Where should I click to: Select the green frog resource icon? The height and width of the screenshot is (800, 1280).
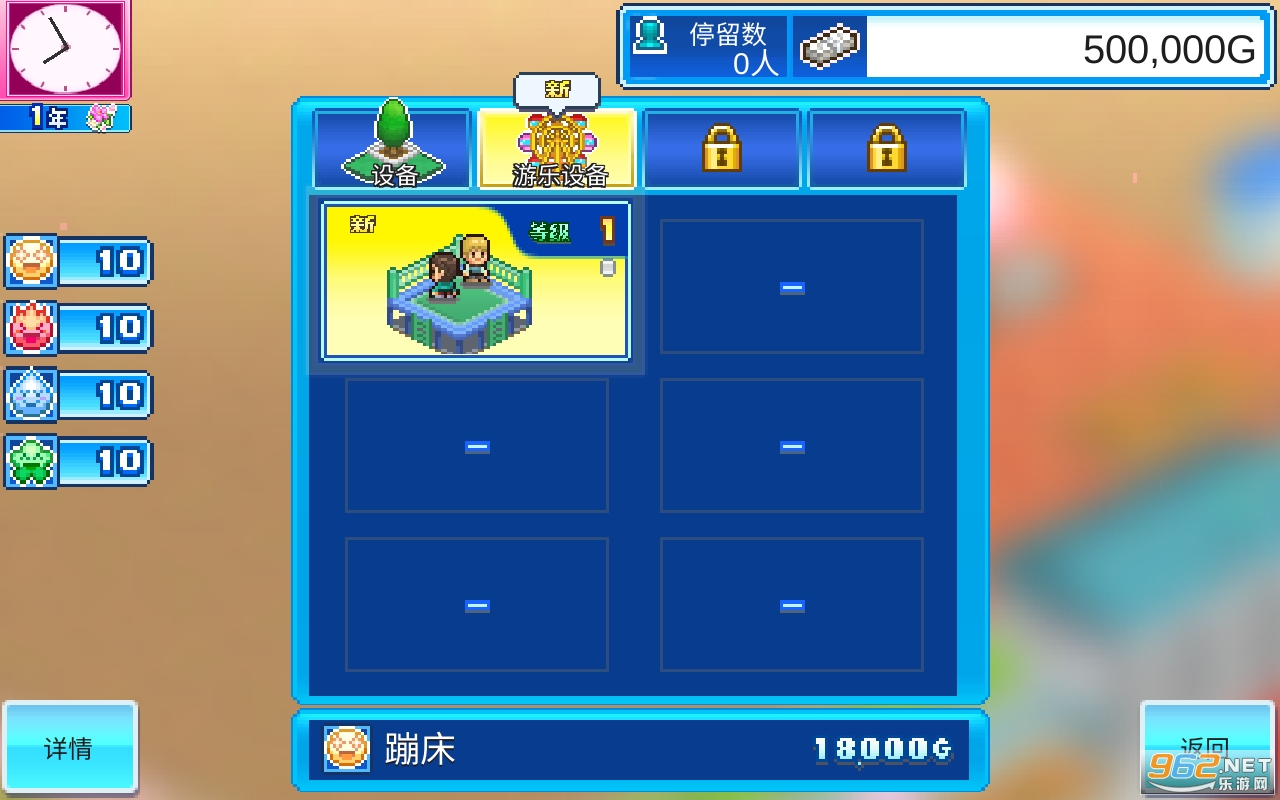[30, 462]
